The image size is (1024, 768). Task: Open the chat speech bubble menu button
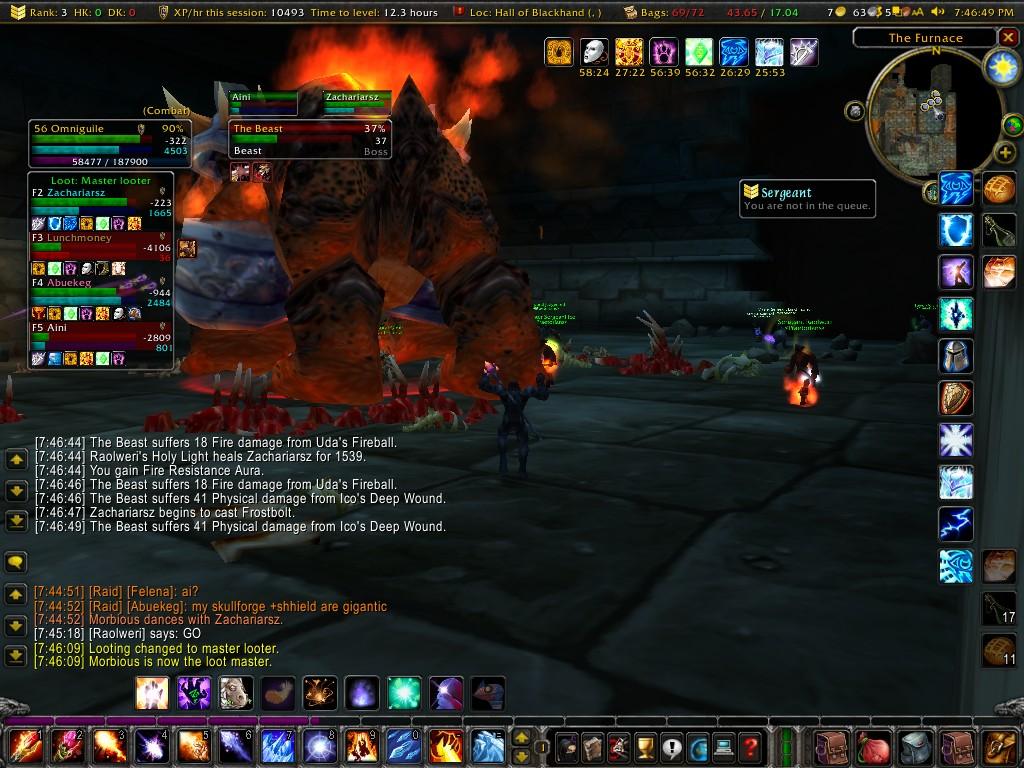[x=16, y=562]
